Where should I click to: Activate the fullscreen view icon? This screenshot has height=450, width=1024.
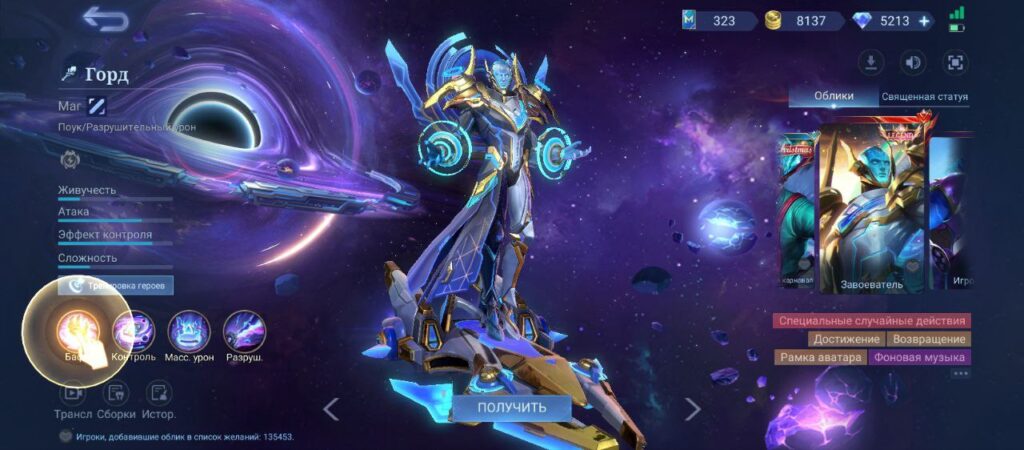[955, 63]
